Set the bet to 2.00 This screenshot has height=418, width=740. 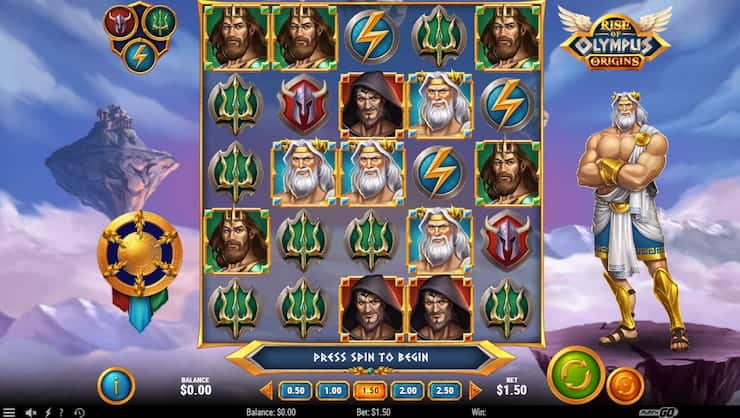(407, 390)
